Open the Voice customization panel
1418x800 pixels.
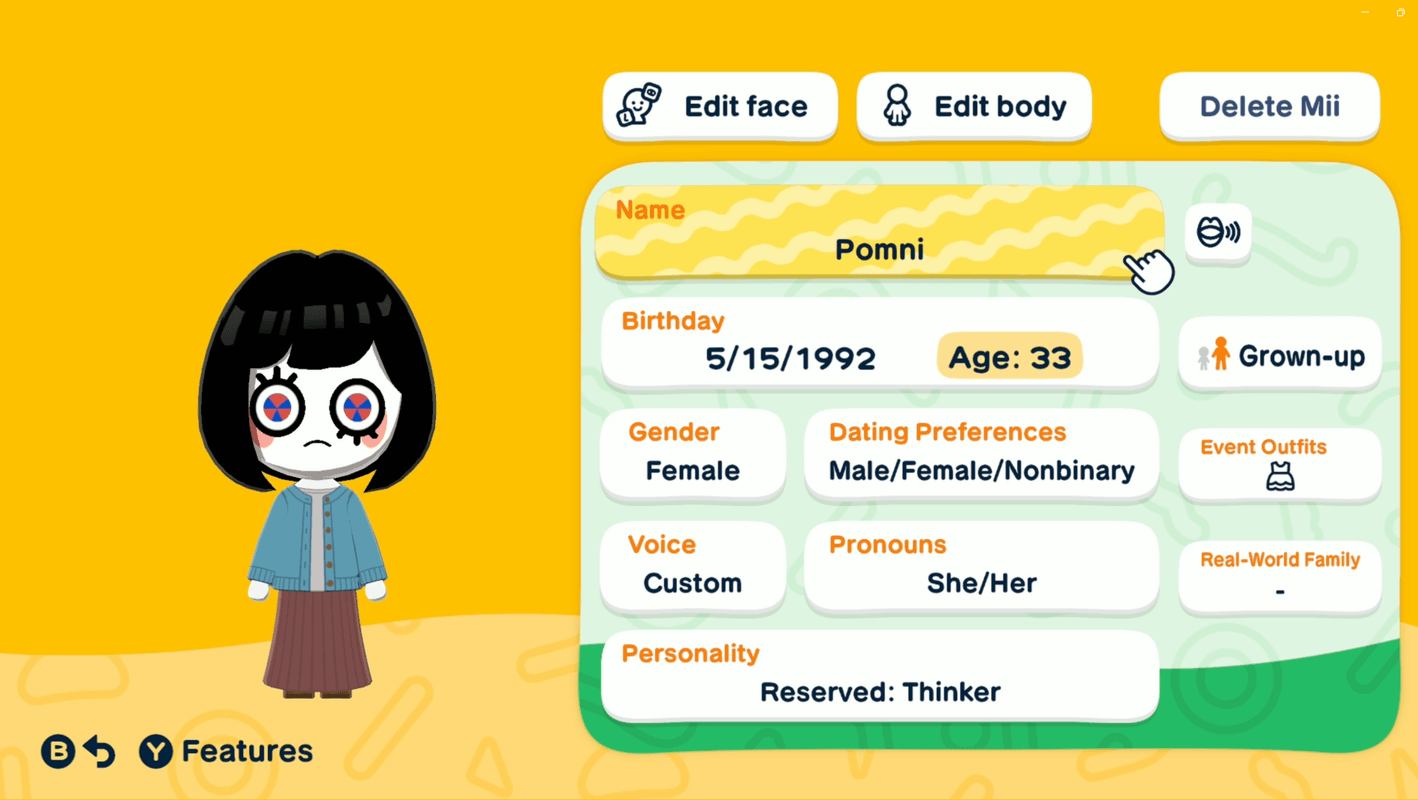692,567
